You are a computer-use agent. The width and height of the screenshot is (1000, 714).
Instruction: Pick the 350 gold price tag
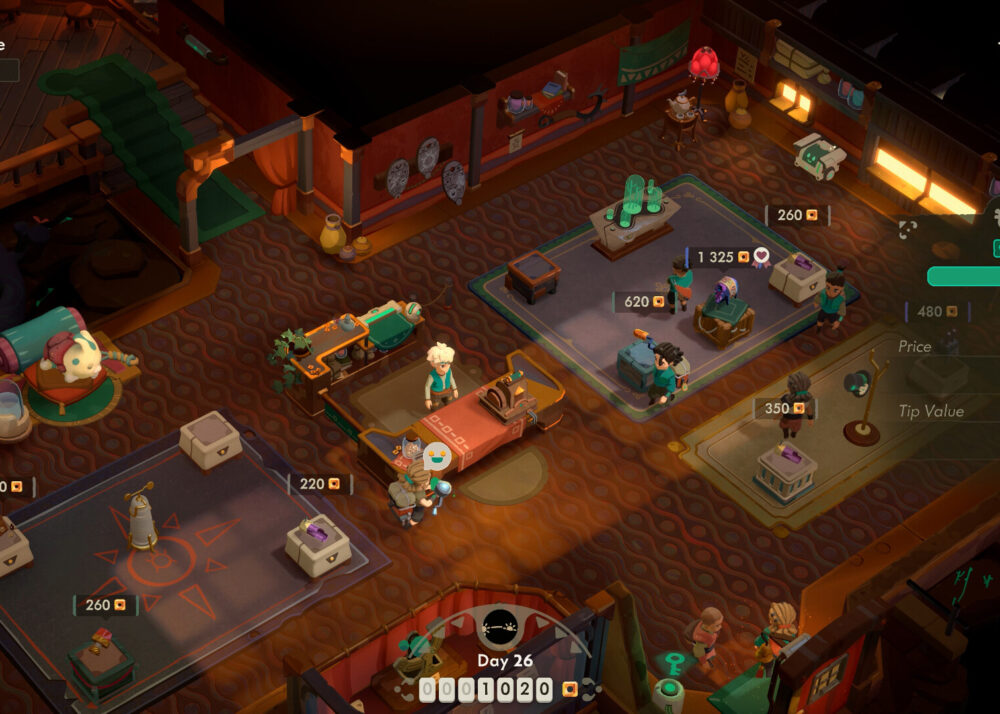[x=785, y=408]
